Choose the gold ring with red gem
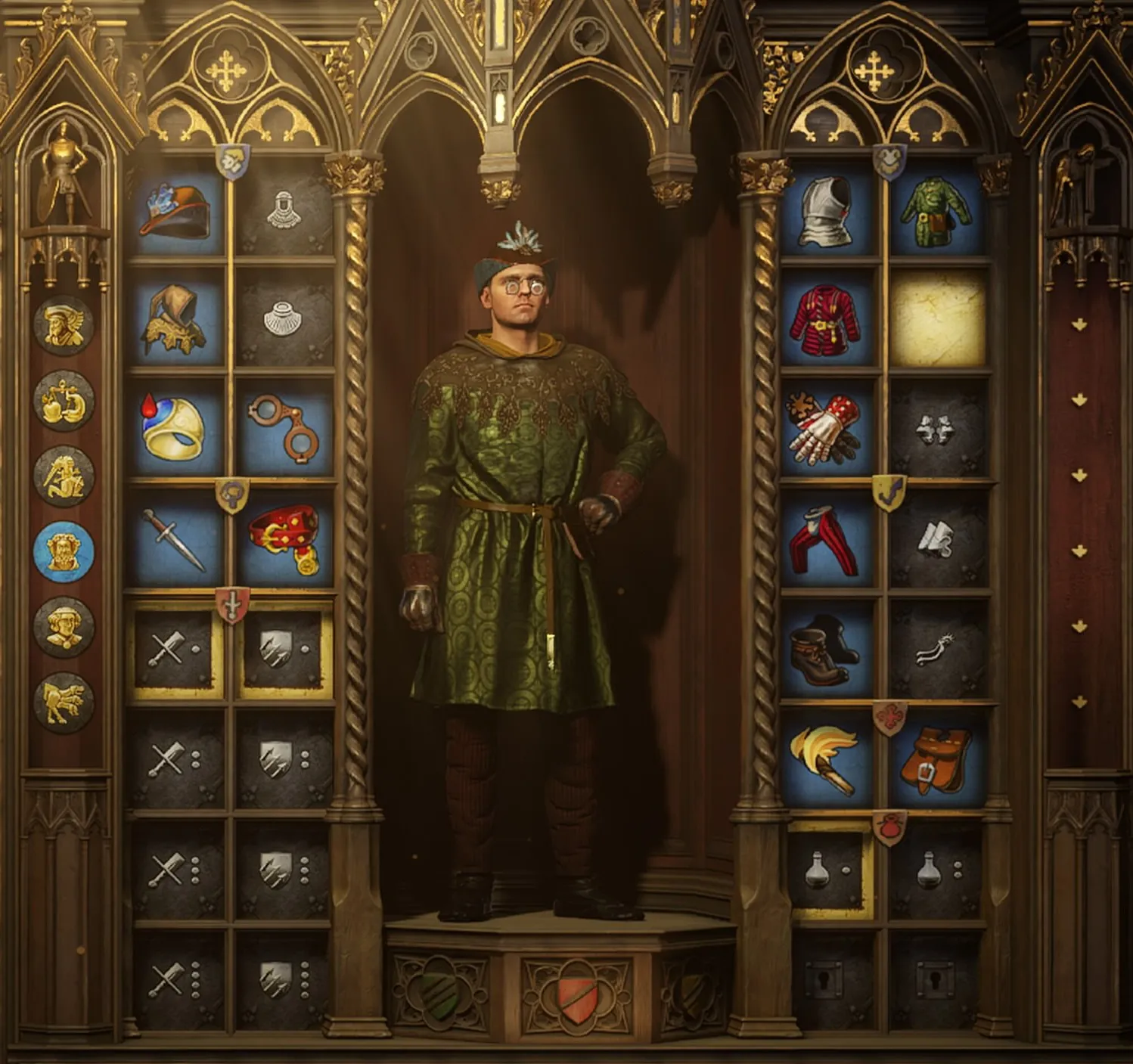This screenshot has height=1064, width=1133. click(x=175, y=428)
